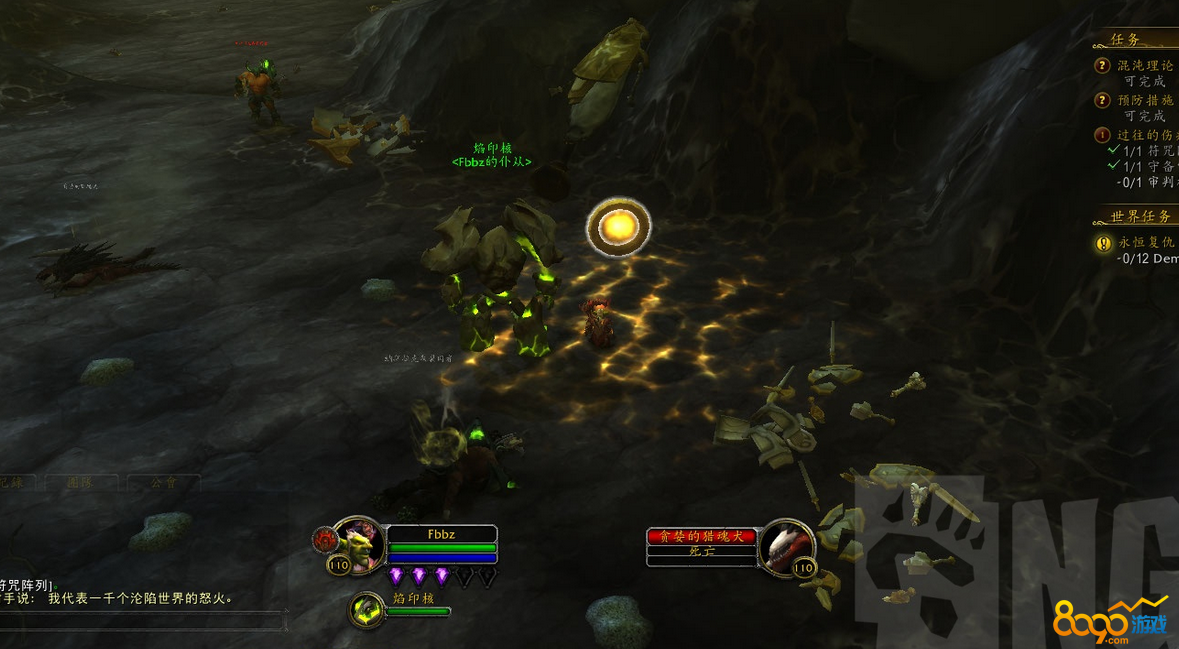Click the 焰印核 pet portrait frame
Viewport: 1179px width, 649px height.
367,608
